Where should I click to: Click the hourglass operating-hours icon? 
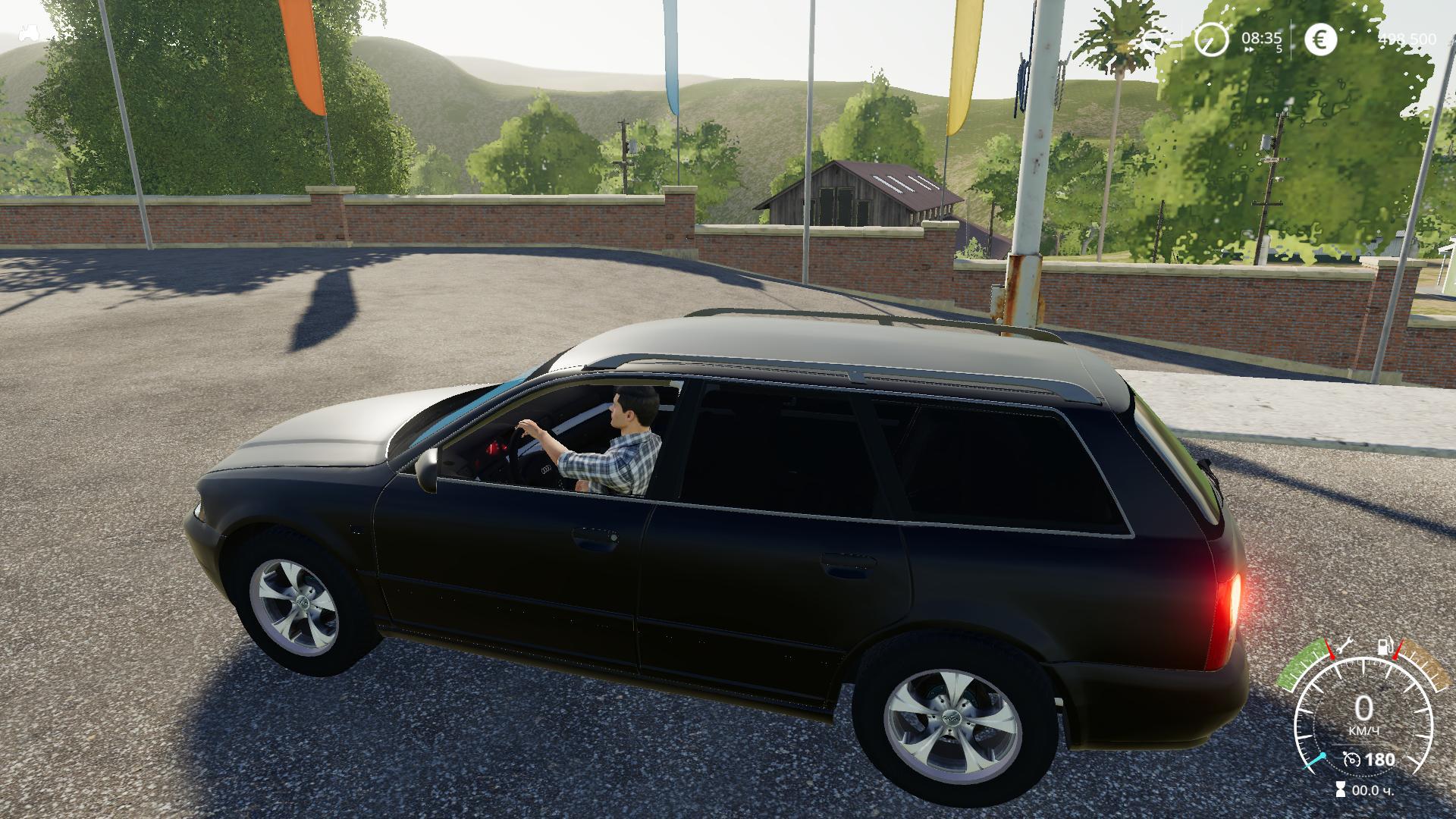coord(1340,789)
